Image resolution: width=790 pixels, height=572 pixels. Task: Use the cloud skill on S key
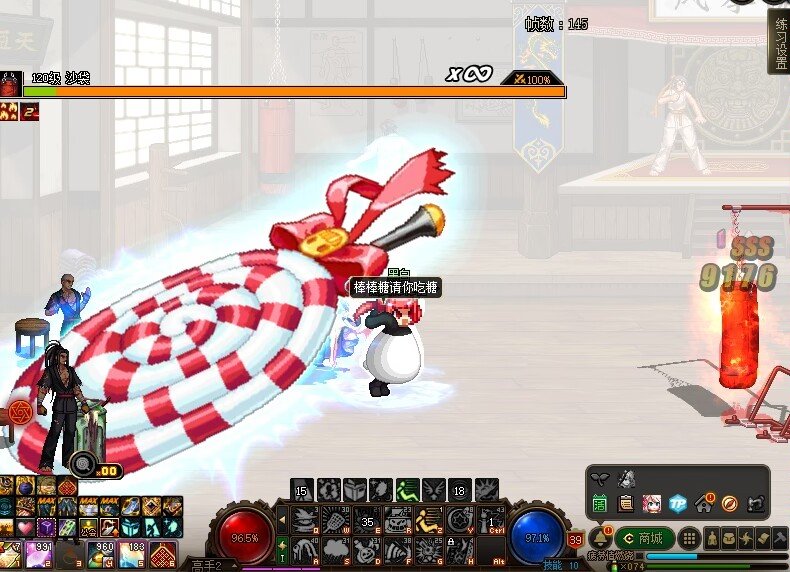(335, 548)
